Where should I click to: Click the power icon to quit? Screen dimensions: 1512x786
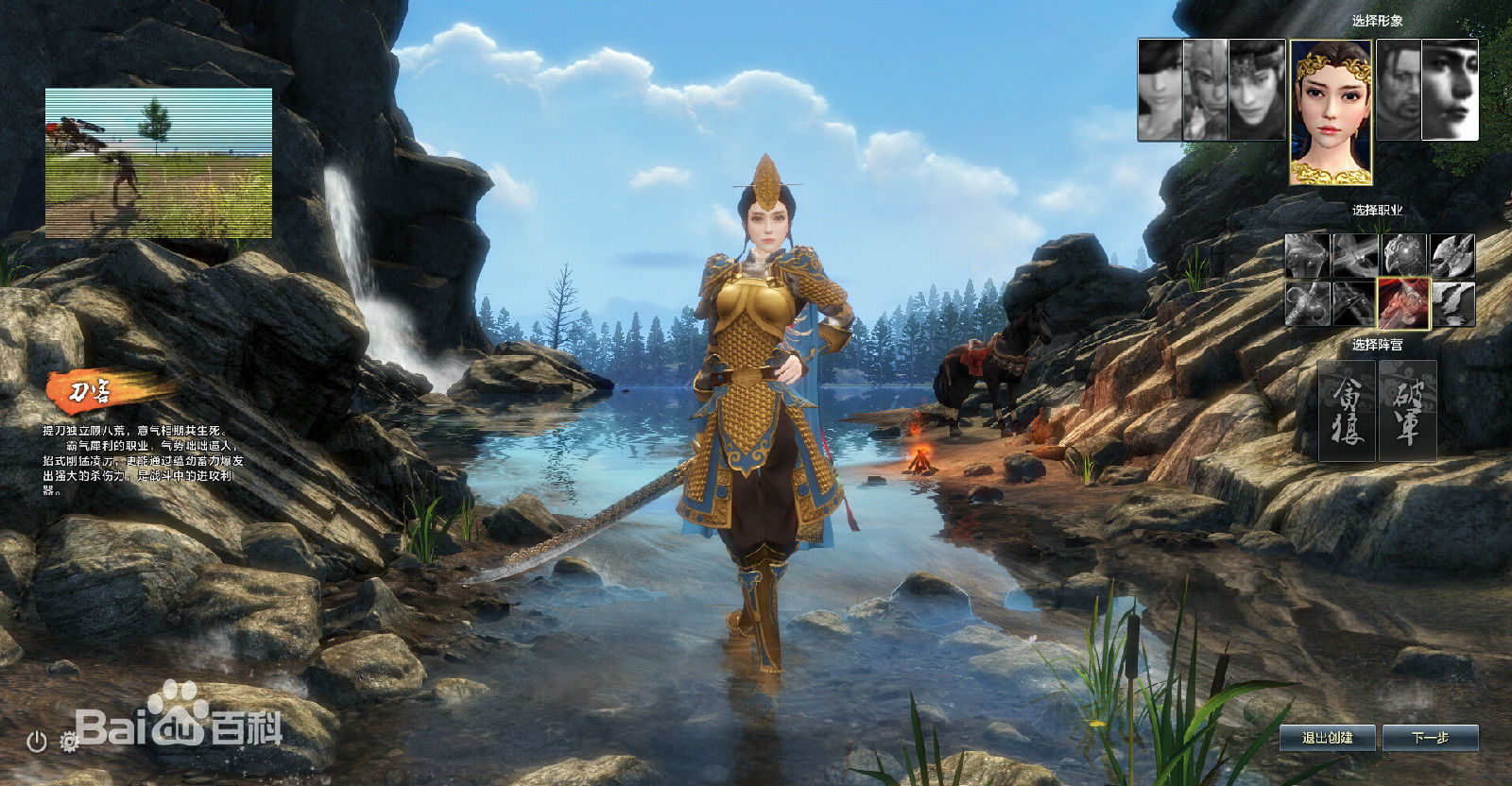tap(37, 742)
